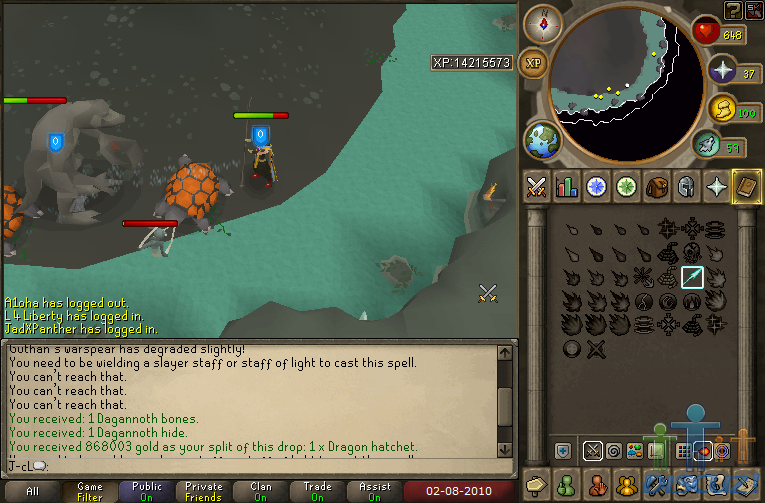
Task: Open the Combat Styles crossed-swords tab
Action: click(537, 186)
